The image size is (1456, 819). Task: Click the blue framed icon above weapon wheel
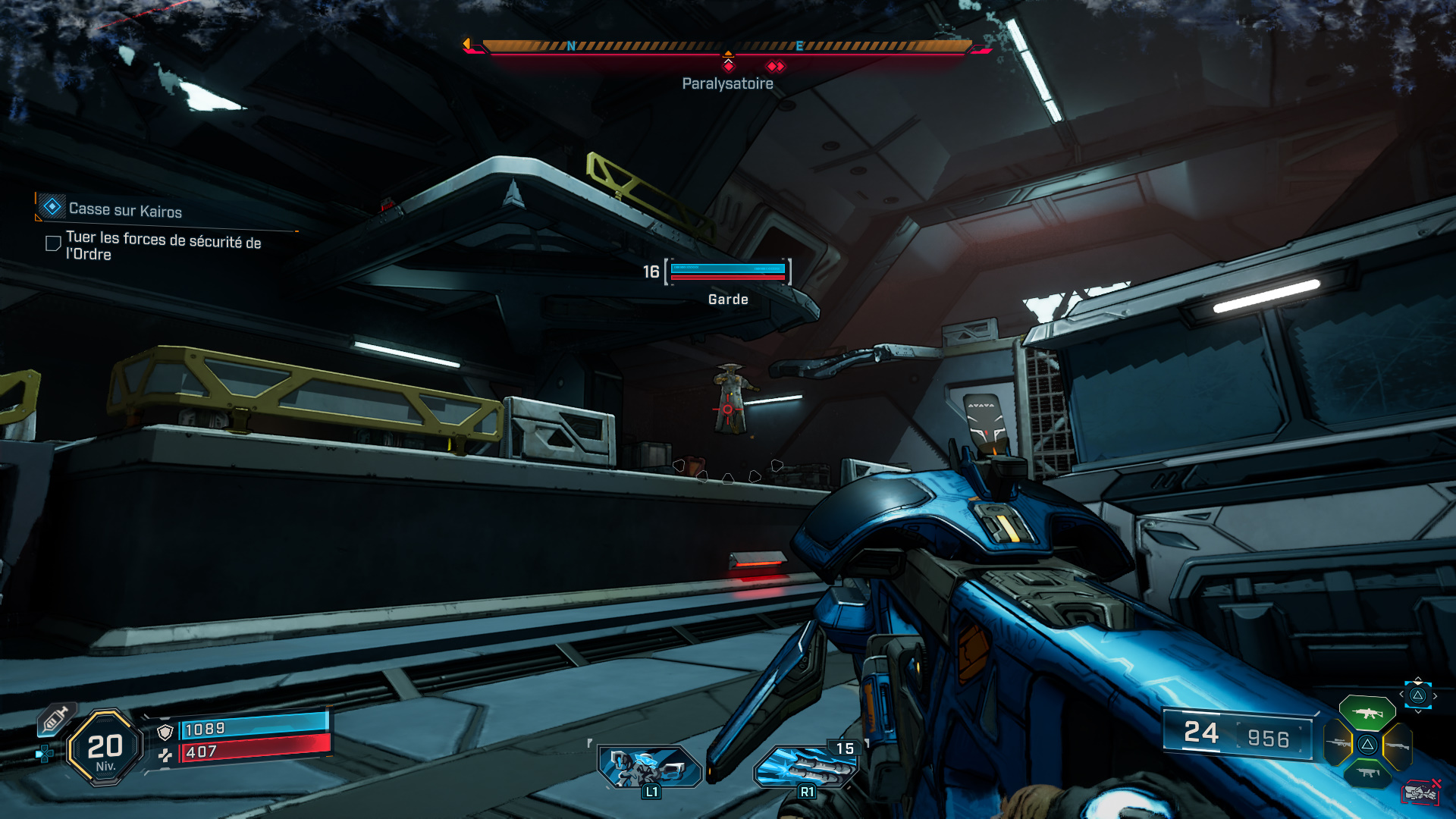point(1417,695)
